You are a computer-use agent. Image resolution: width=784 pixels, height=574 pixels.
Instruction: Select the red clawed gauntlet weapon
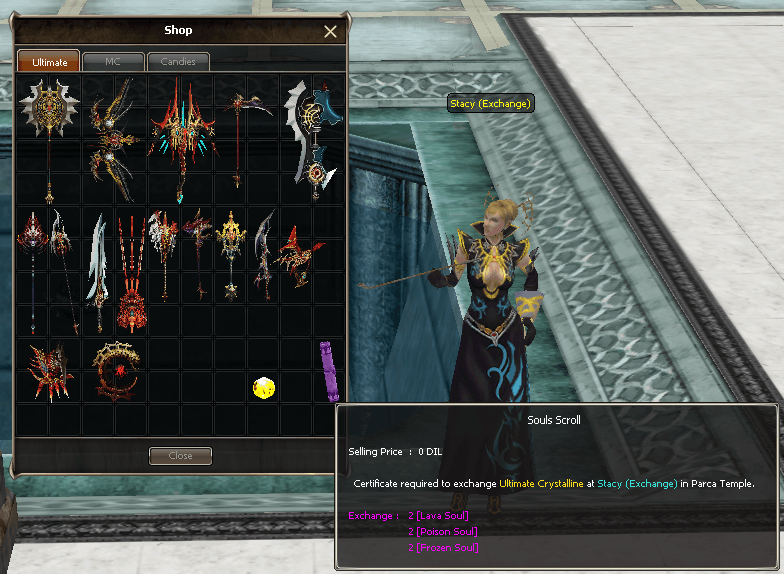47,369
